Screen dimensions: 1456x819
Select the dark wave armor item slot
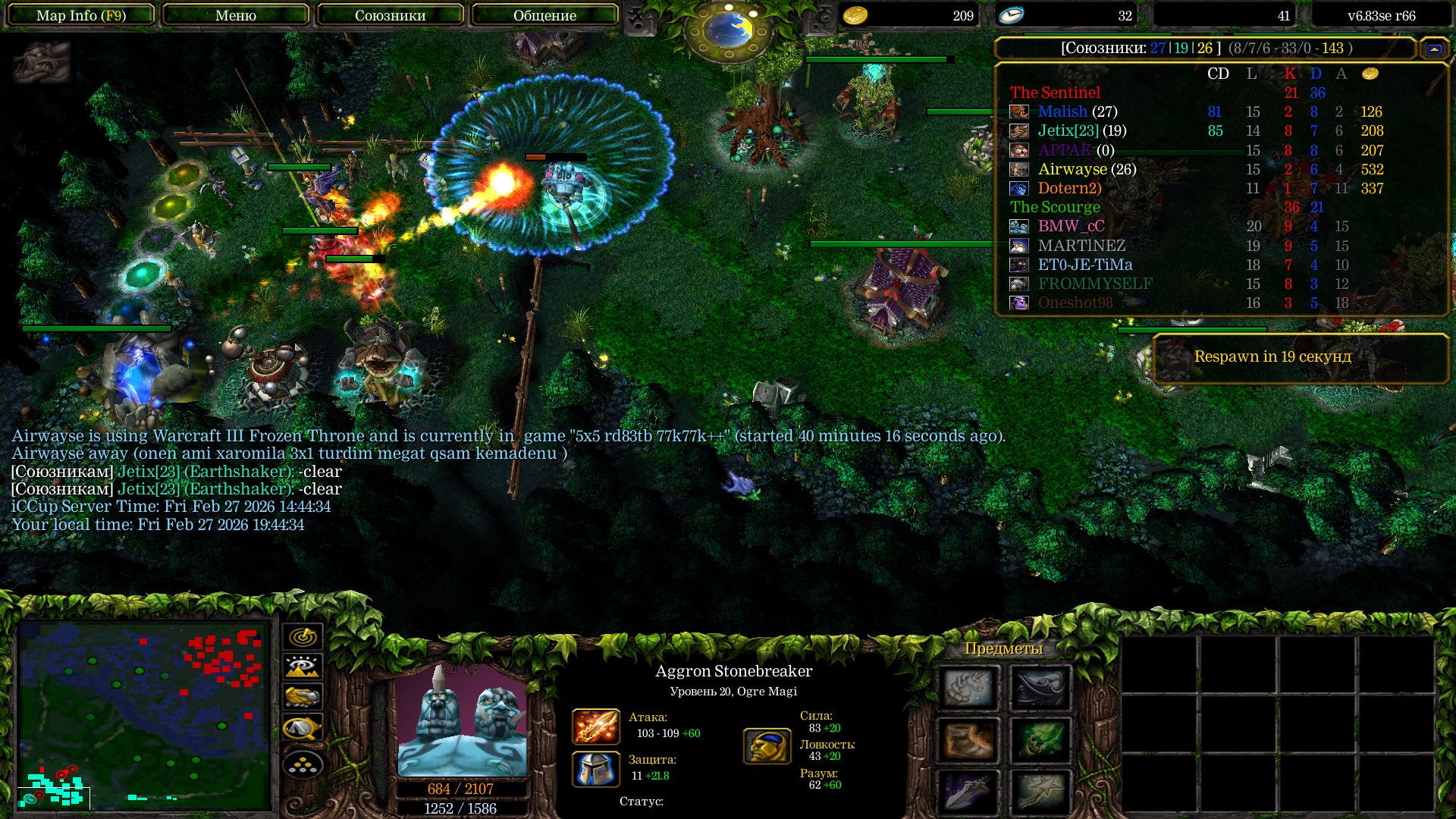tap(1040, 687)
